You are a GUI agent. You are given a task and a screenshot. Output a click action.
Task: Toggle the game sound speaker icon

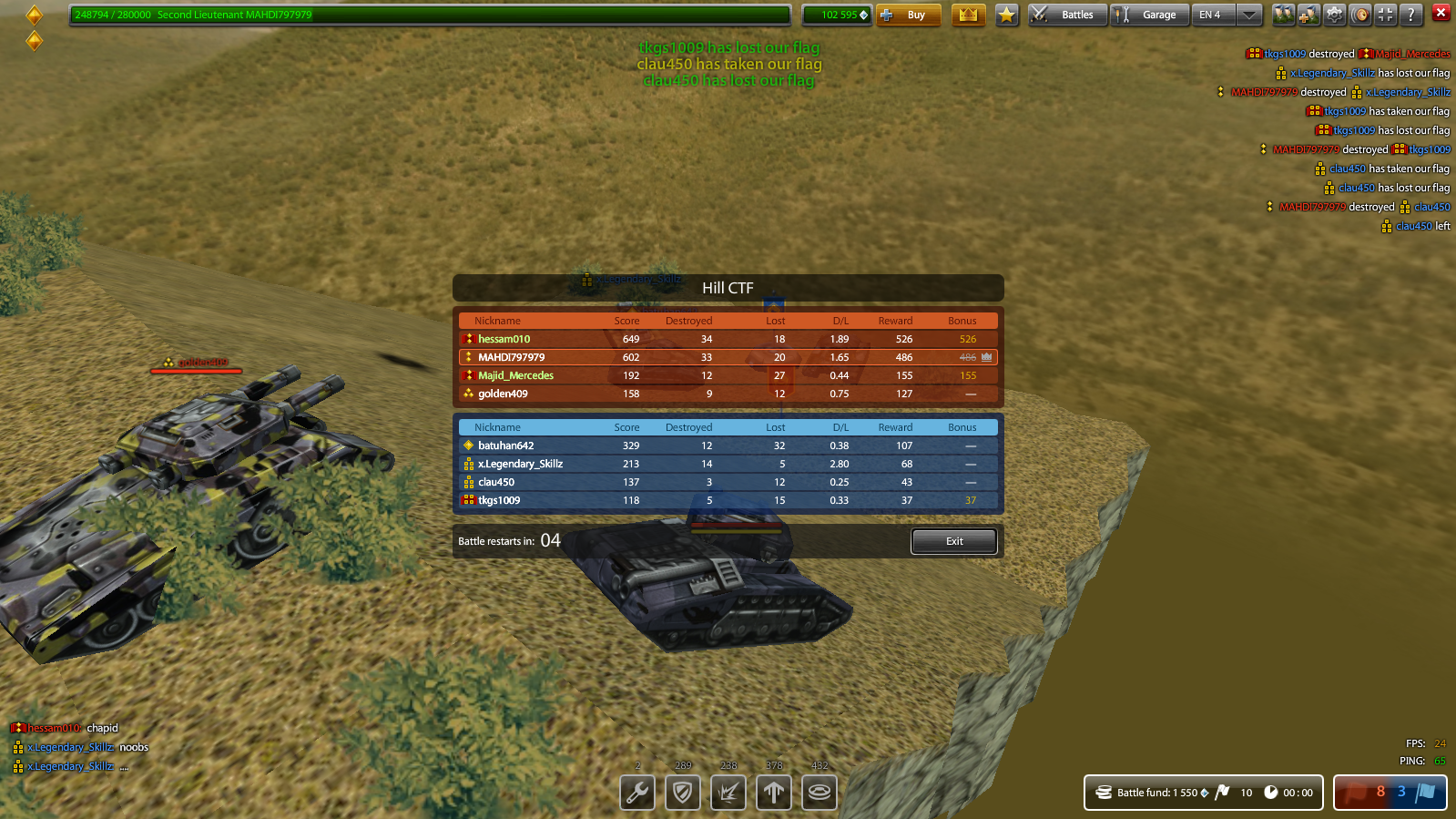coord(1359,14)
